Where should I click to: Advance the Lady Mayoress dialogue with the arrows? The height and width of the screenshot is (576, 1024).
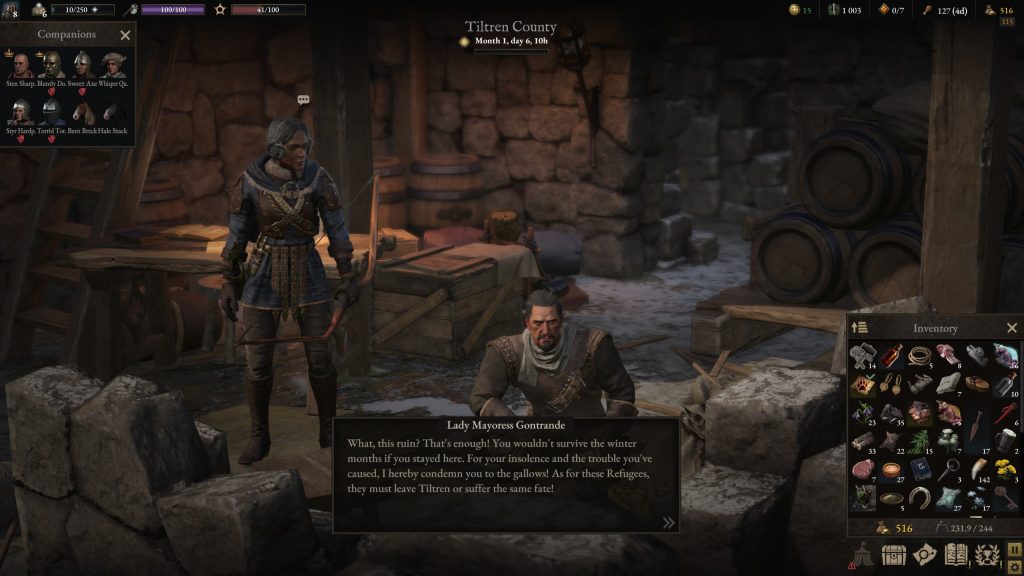tap(668, 522)
